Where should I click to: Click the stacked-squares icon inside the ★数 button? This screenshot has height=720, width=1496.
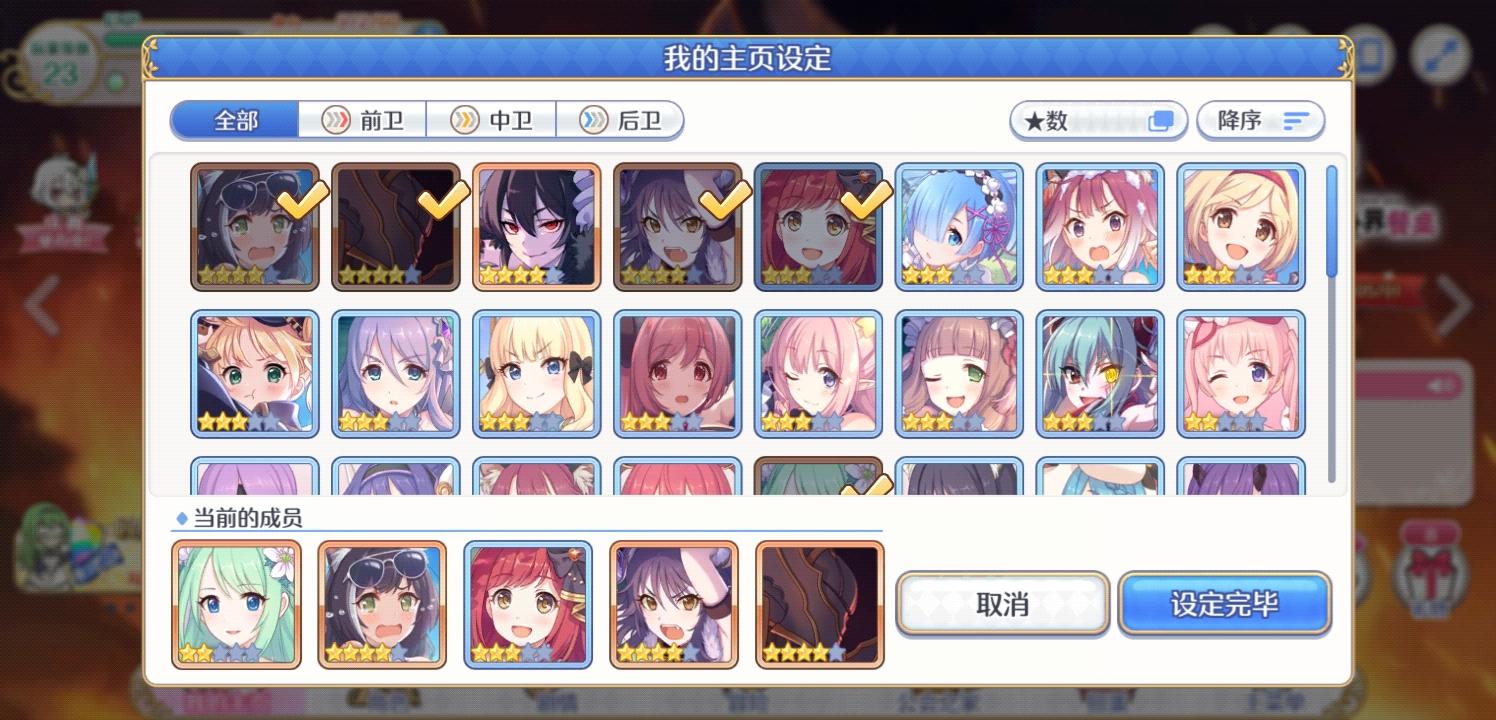1159,119
